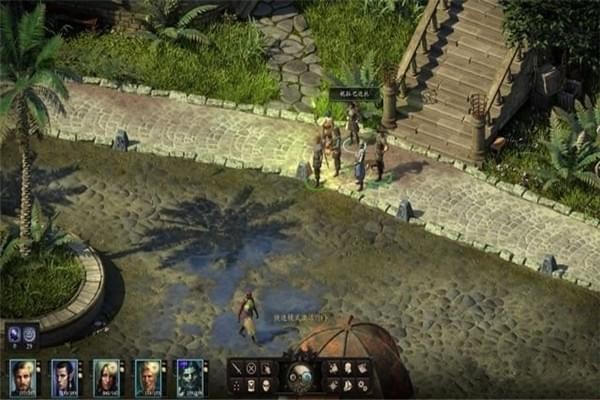The image size is (600, 400).
Task: Click the central clock orb
Action: (299, 376)
